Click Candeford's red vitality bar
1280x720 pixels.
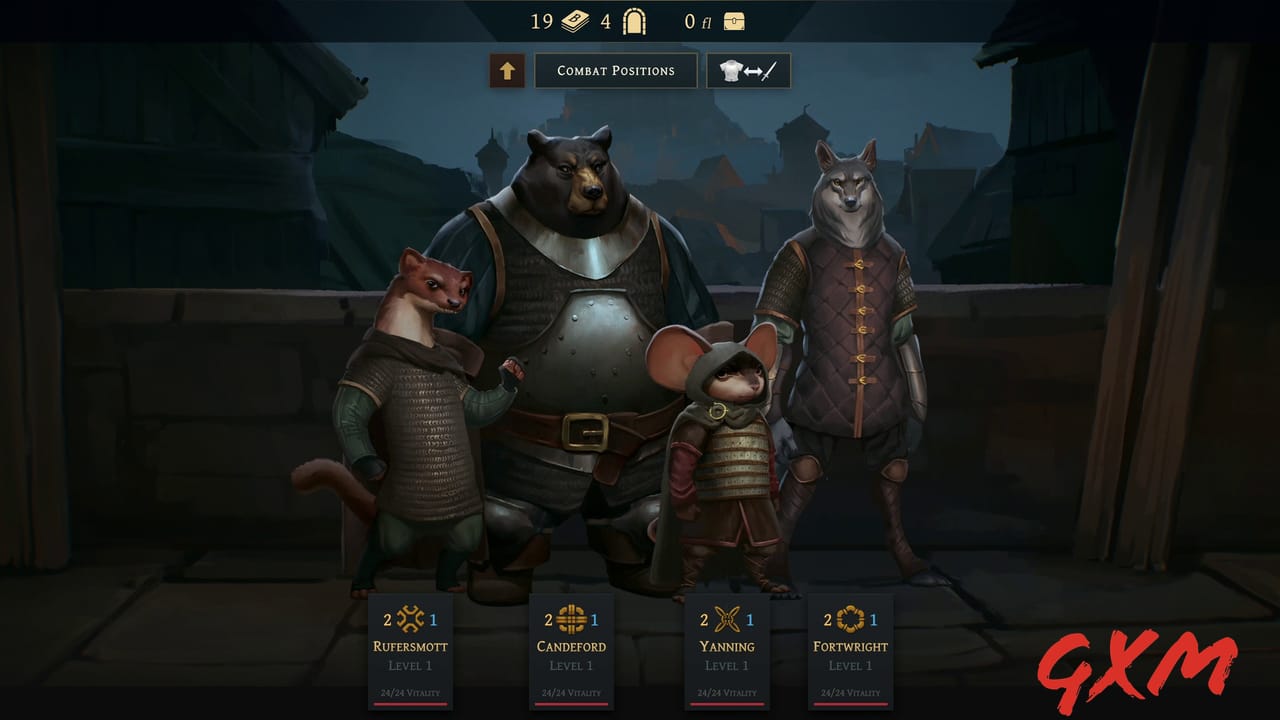pyautogui.click(x=571, y=702)
